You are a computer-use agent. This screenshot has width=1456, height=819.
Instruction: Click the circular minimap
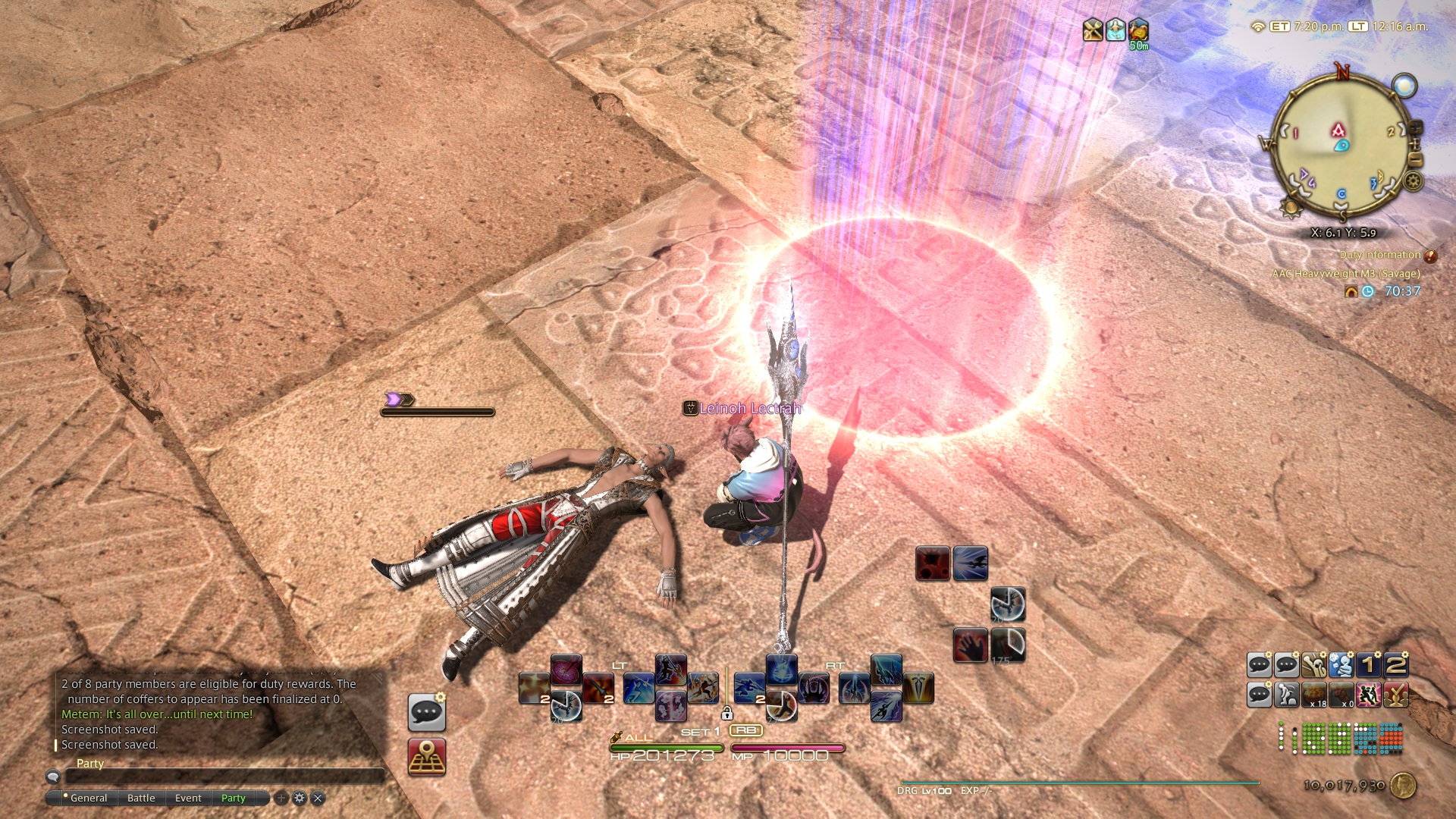(x=1340, y=146)
